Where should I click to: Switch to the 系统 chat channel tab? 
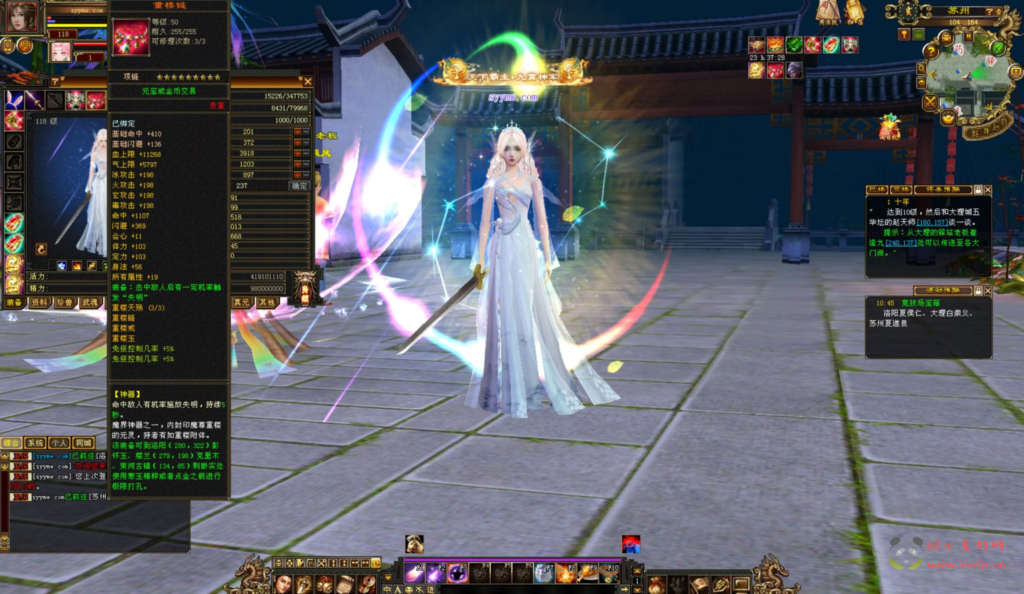(x=35, y=442)
